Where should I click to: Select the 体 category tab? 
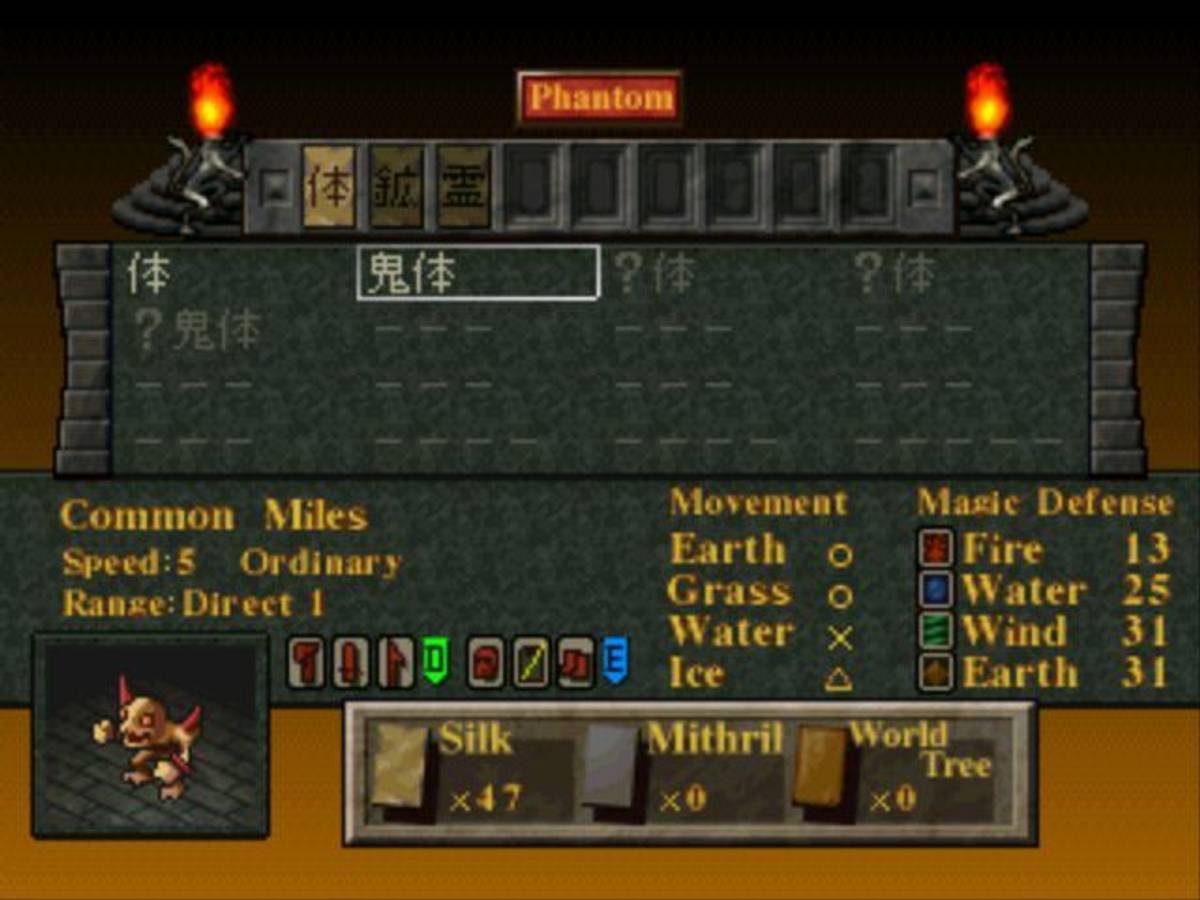point(329,187)
